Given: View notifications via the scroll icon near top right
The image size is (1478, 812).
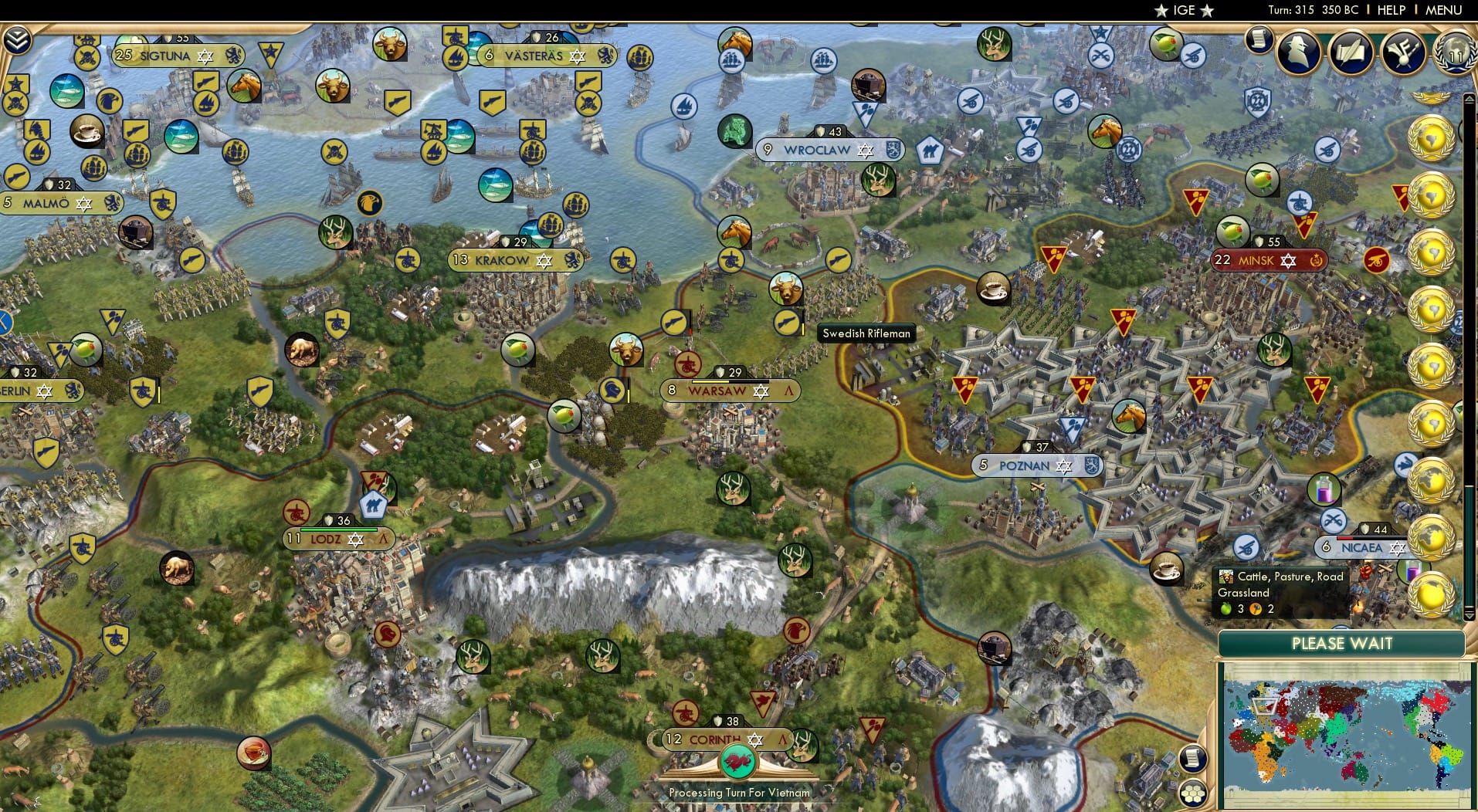Looking at the screenshot, I should [1259, 40].
